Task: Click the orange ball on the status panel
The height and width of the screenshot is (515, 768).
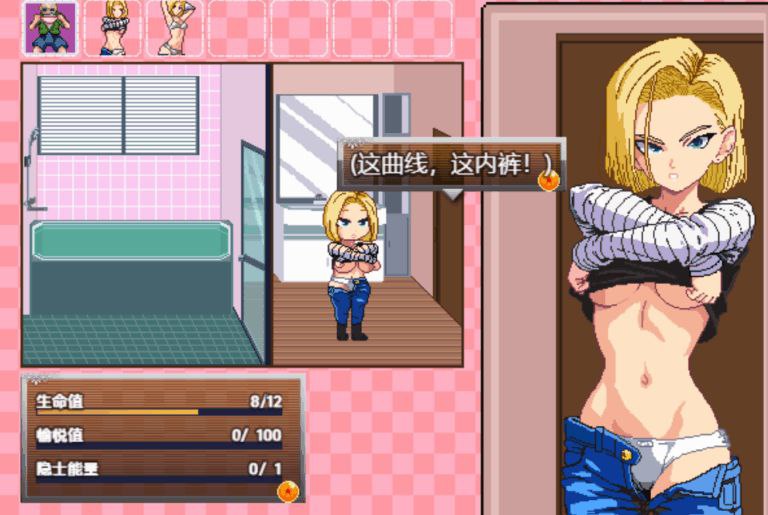Action: point(287,490)
